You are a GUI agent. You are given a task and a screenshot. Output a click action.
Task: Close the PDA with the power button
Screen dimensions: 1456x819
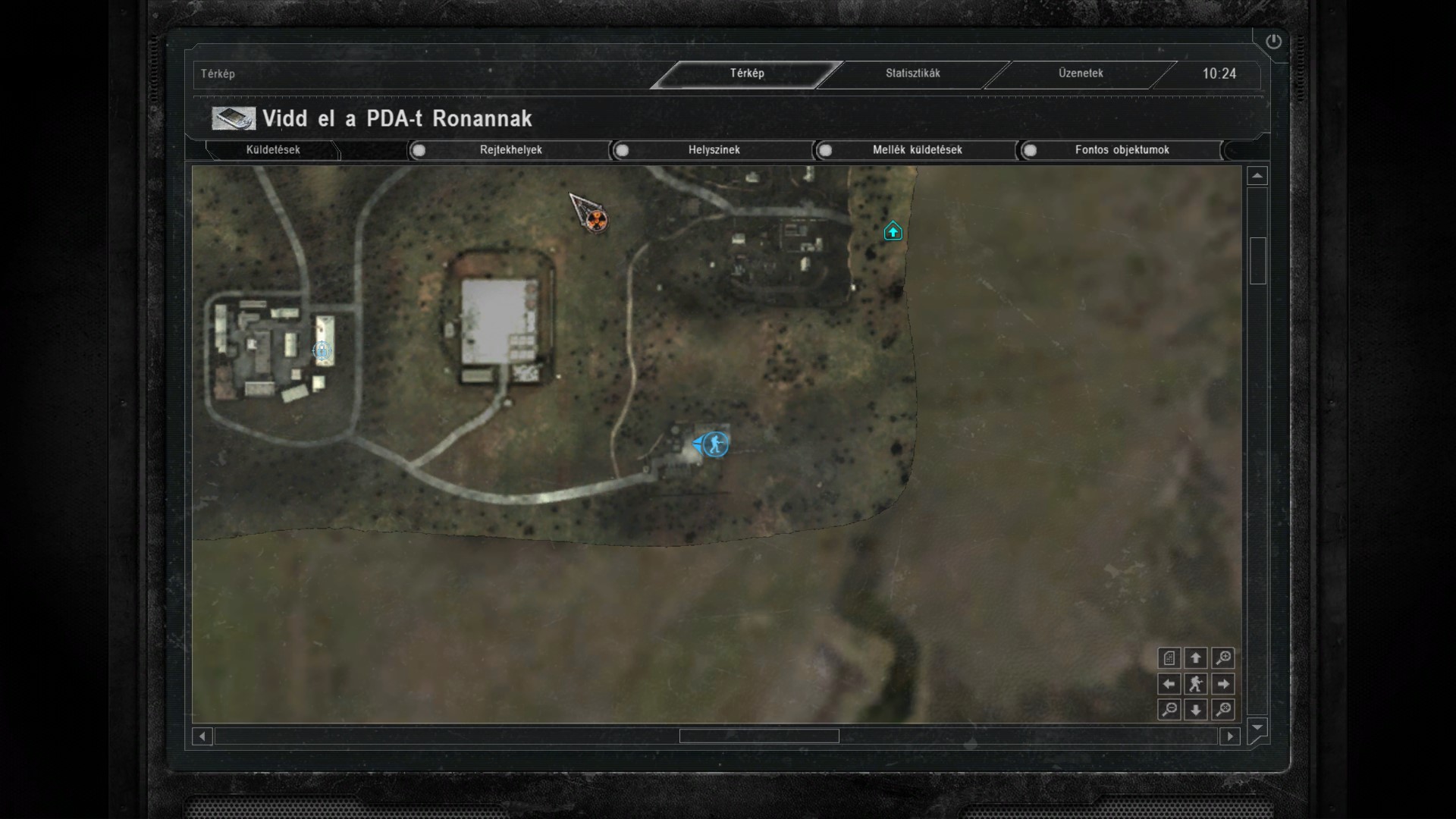tap(1273, 42)
